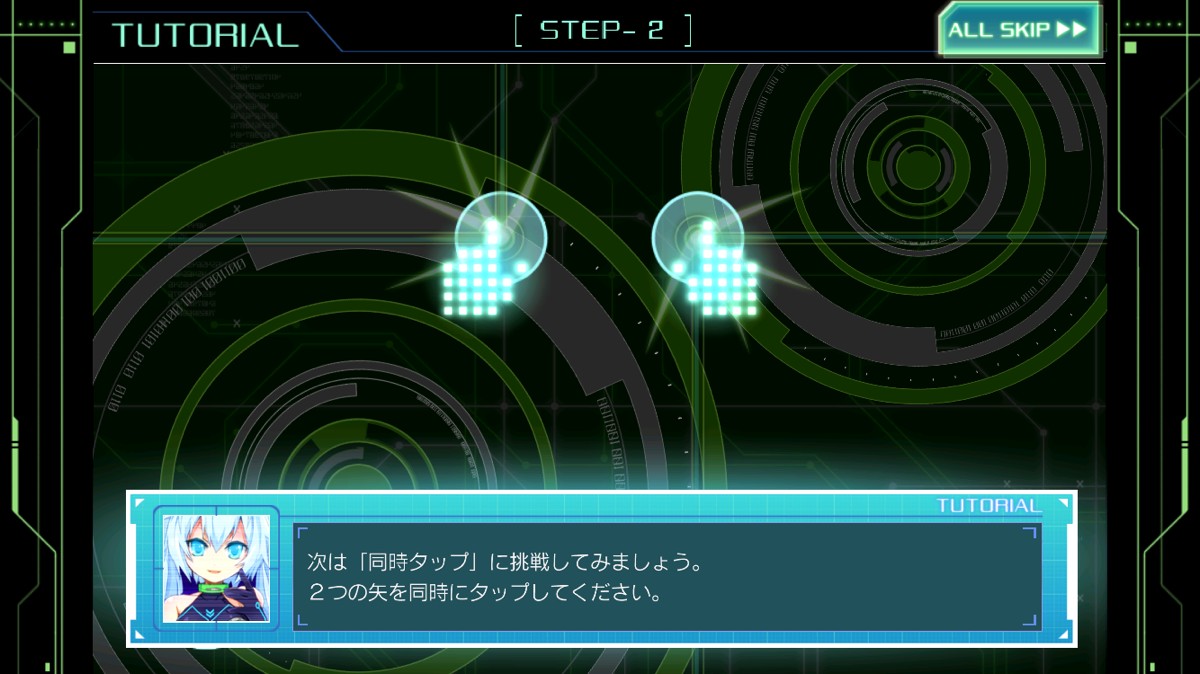Skip the tutorial with ALL SKIP
The height and width of the screenshot is (674, 1200).
click(1017, 30)
